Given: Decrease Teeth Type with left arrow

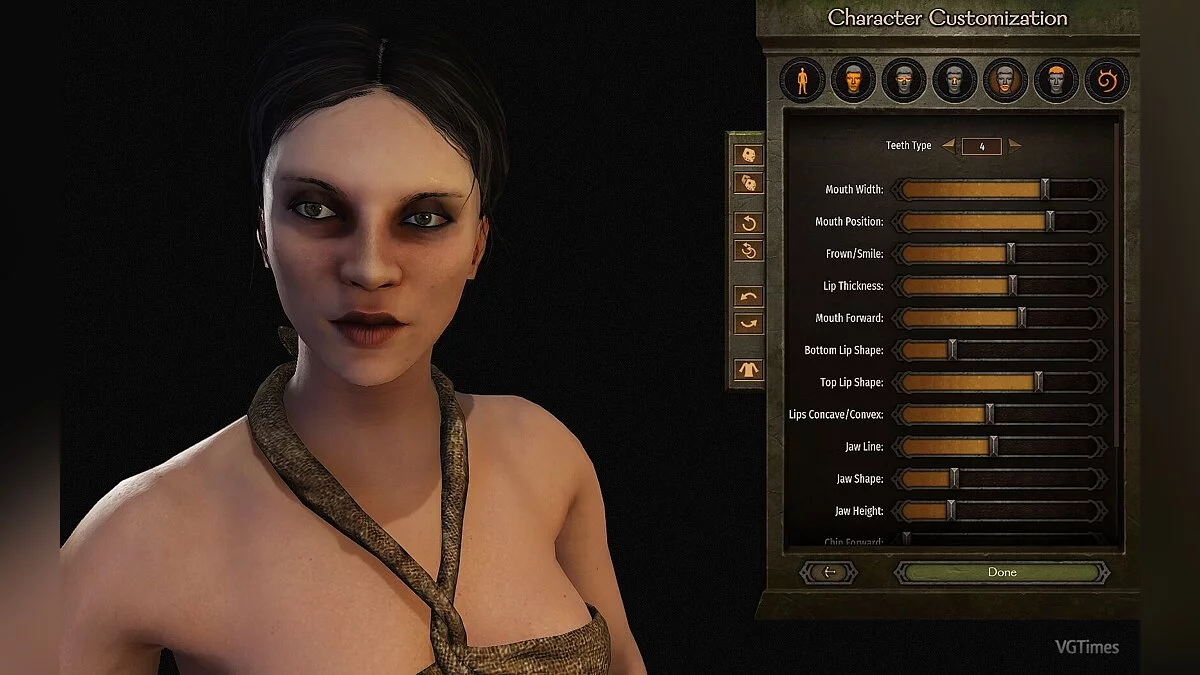Looking at the screenshot, I should click(948, 146).
